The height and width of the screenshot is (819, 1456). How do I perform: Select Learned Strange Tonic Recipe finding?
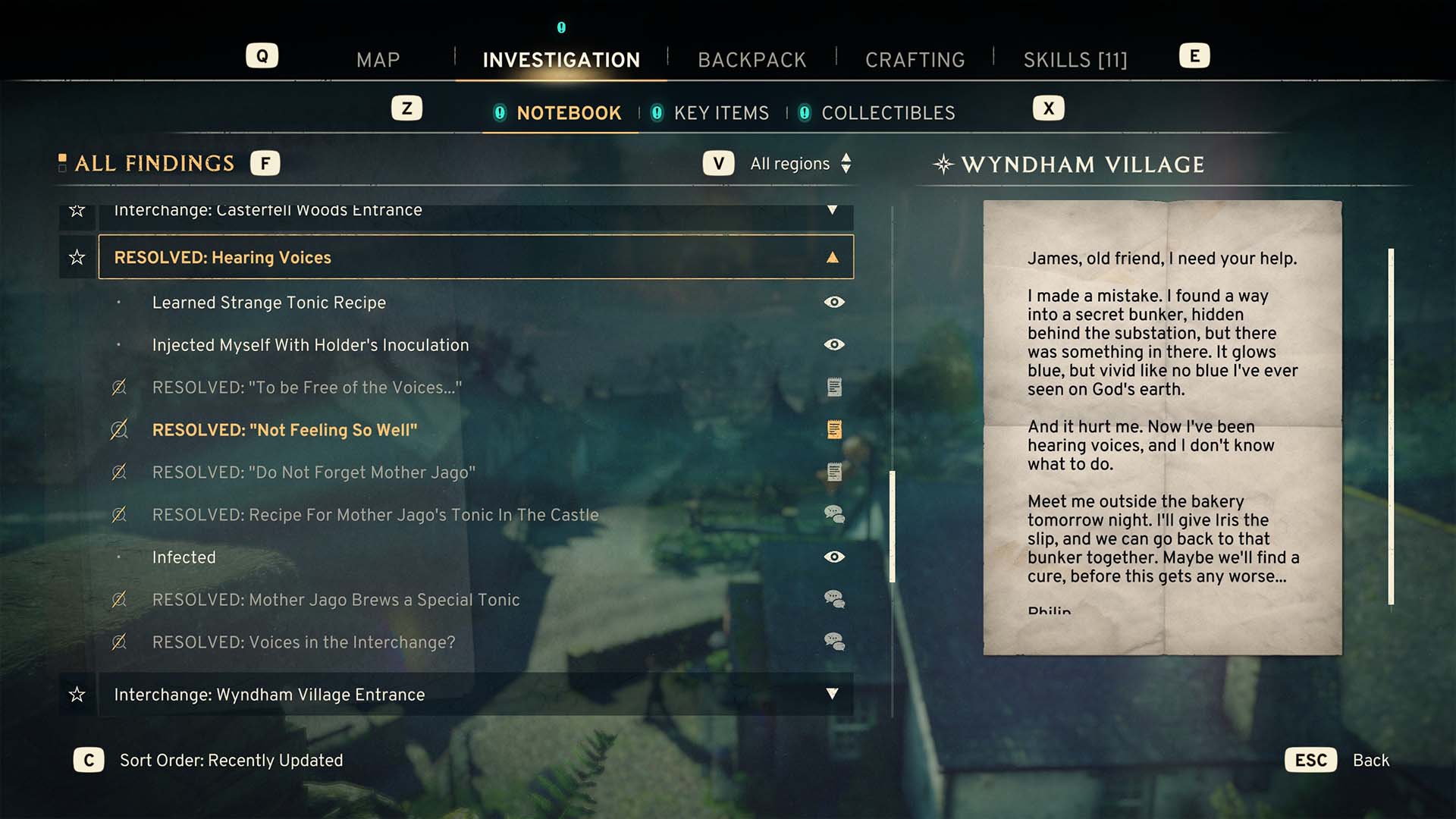coord(269,303)
